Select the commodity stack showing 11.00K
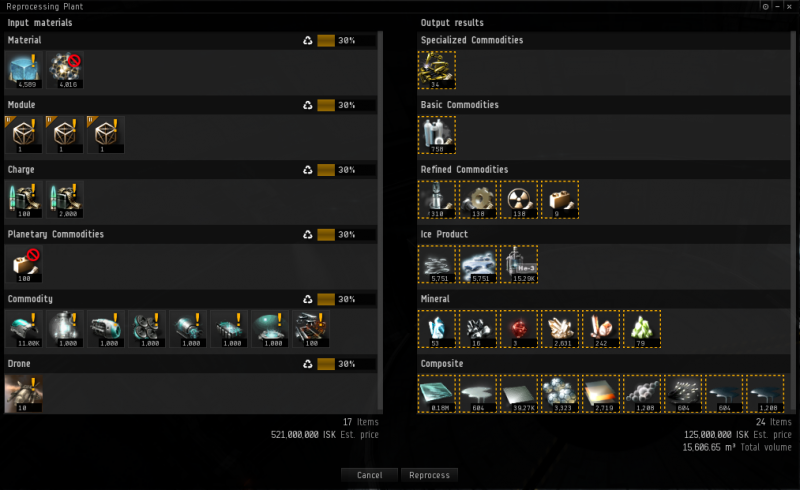This screenshot has height=490, width=800. [x=24, y=328]
